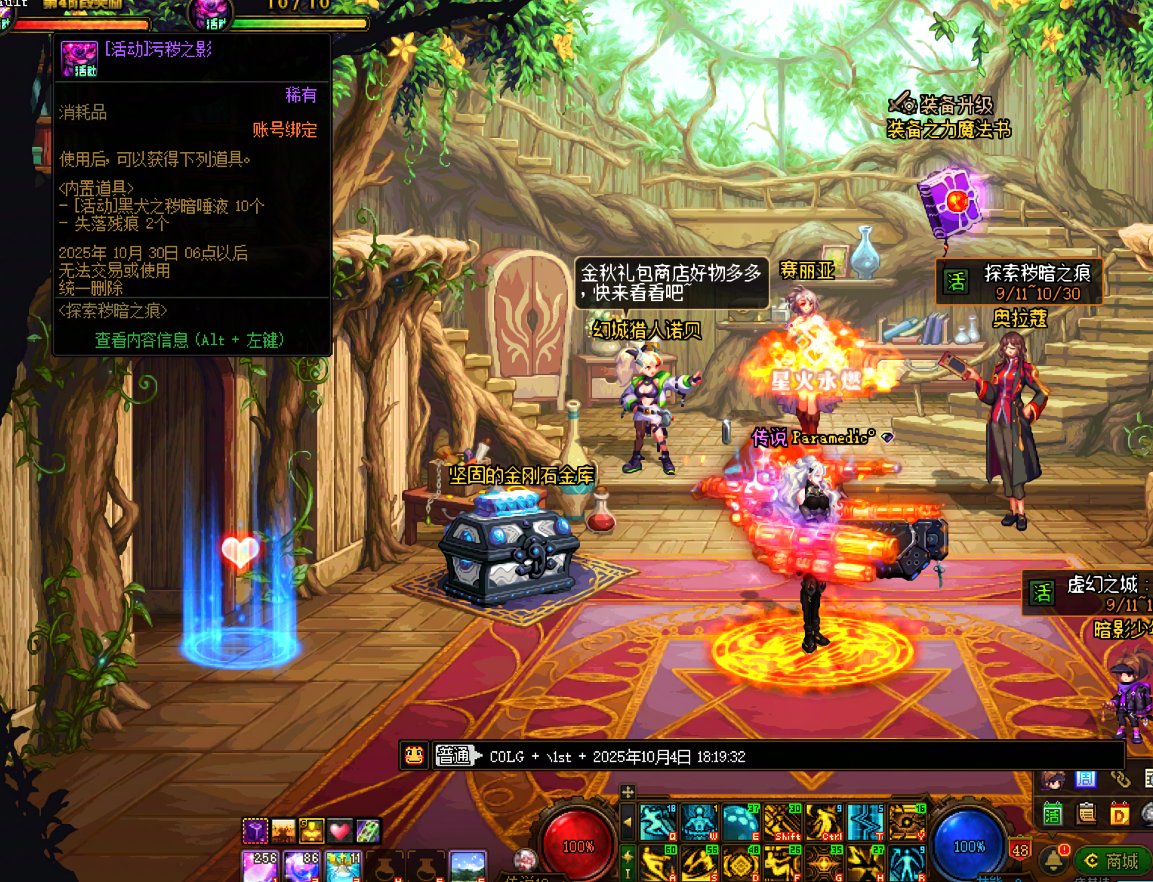
Task: Open the chat emoji face button
Action: pos(414,756)
